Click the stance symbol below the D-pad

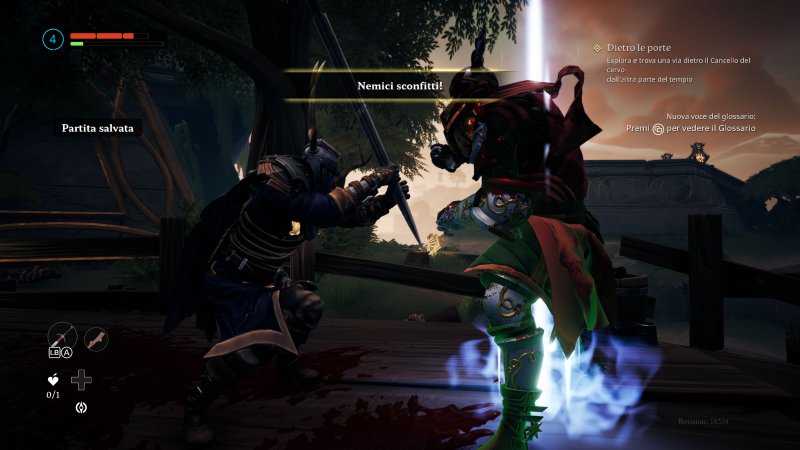point(81,407)
